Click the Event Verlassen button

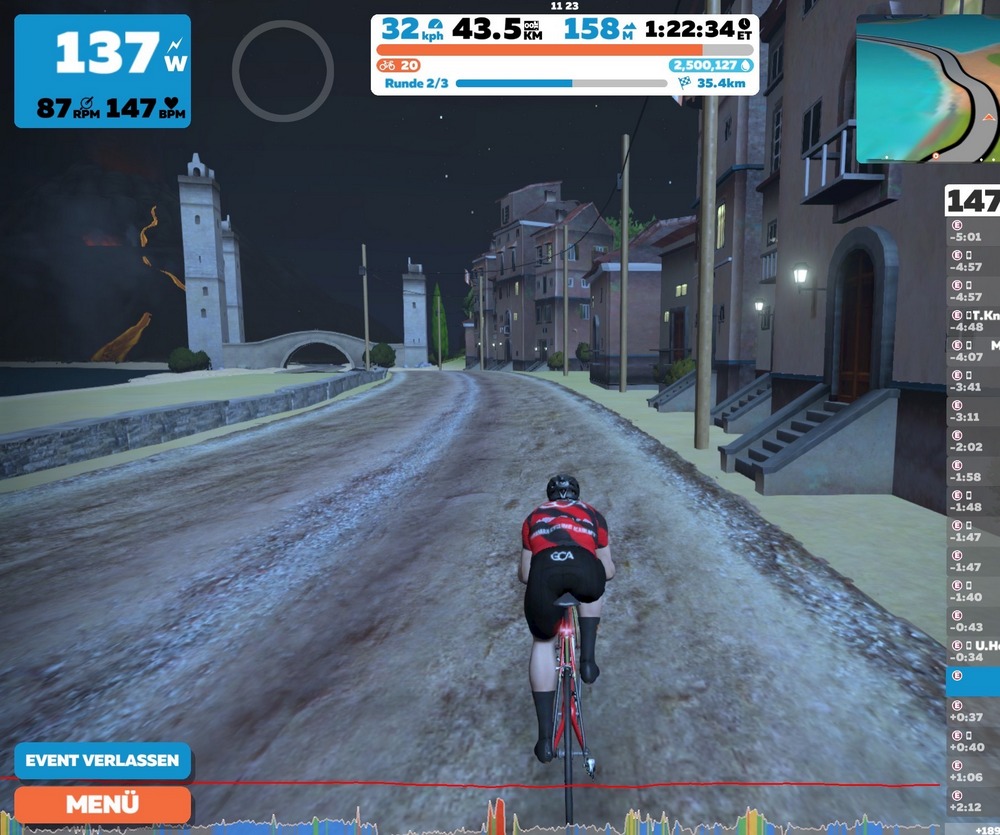point(102,760)
